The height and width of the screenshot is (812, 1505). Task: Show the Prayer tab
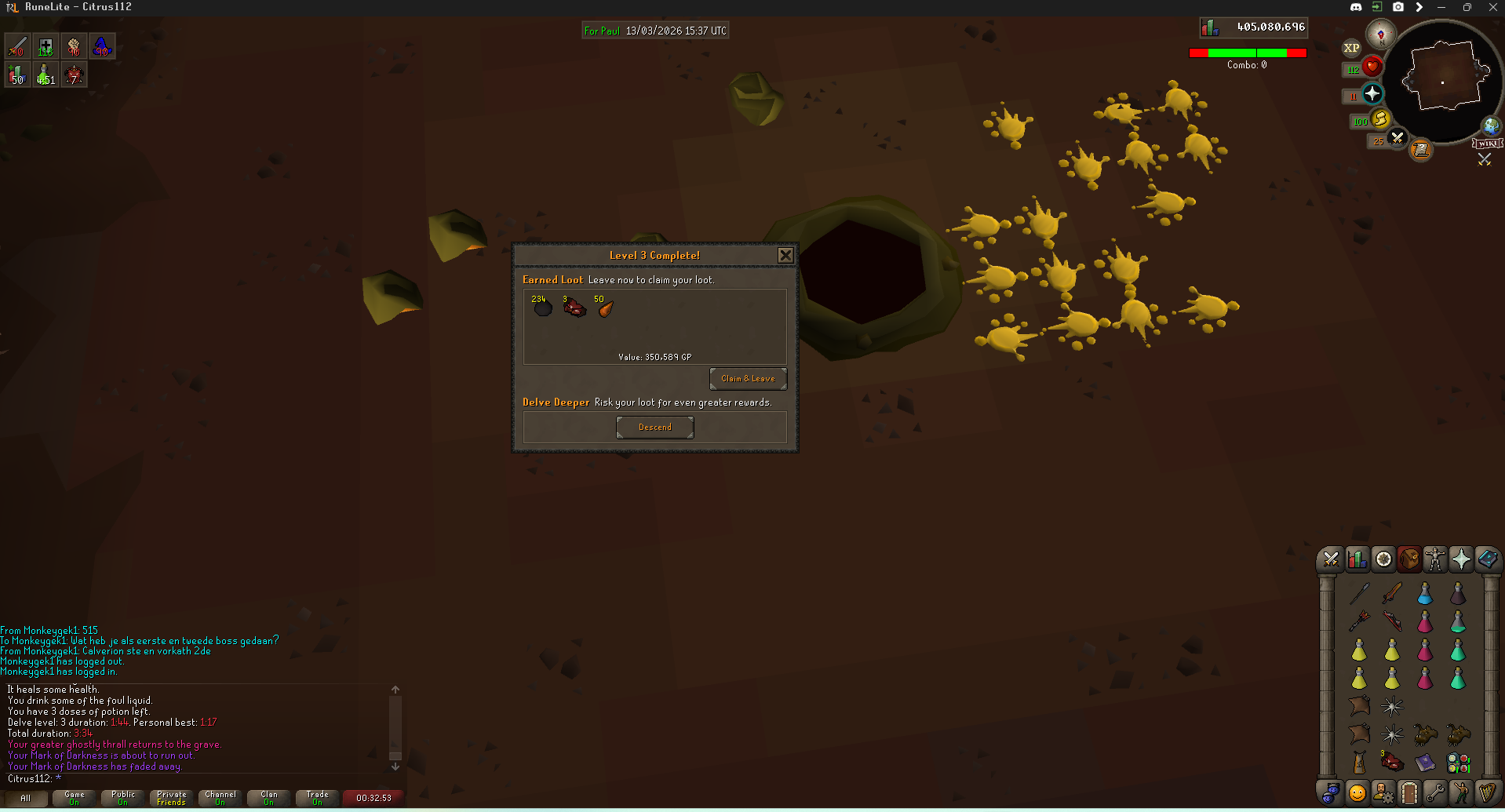click(1461, 559)
